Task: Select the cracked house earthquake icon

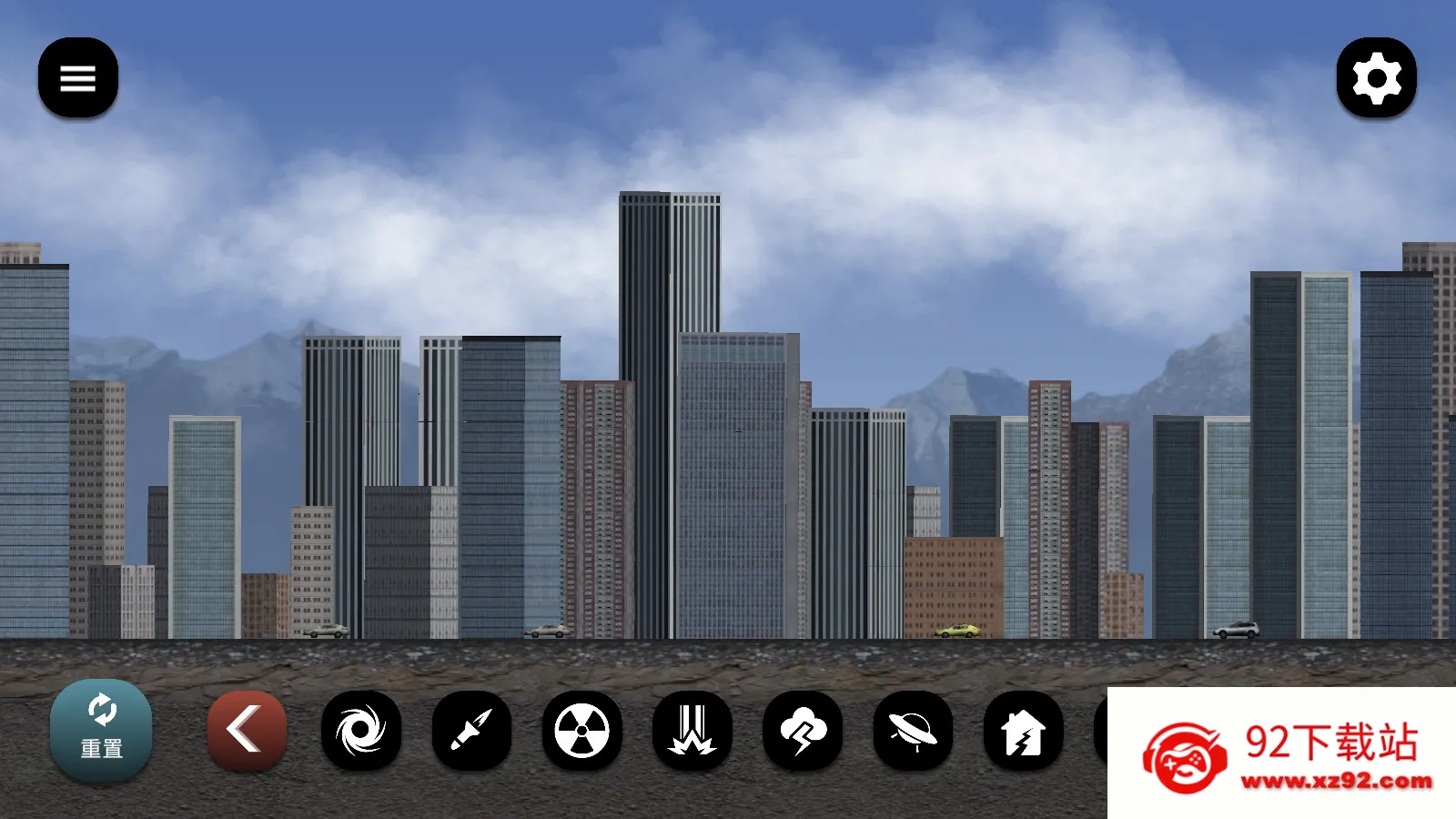Action: coord(1024,730)
